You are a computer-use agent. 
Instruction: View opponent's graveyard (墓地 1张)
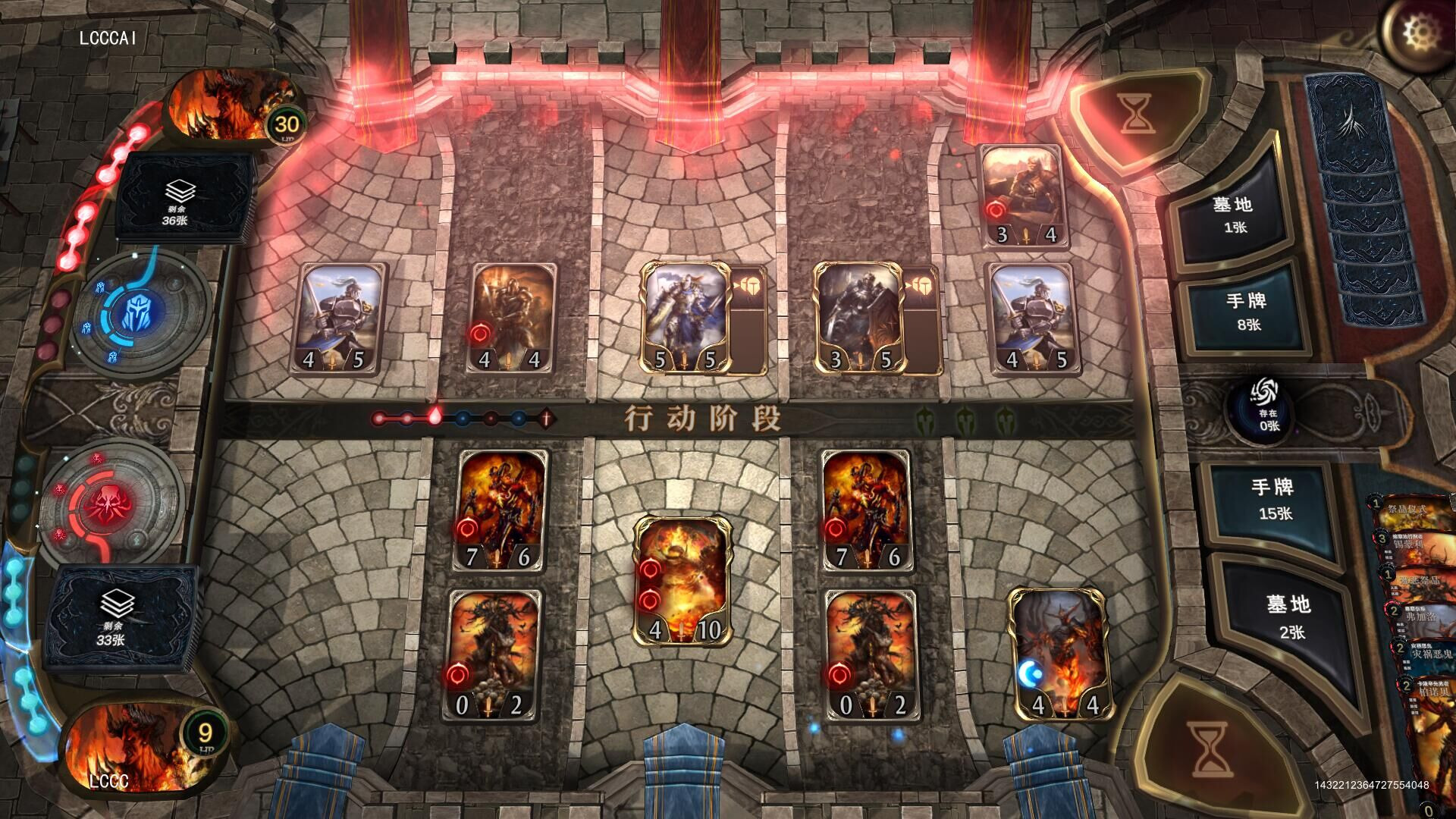click(x=1232, y=215)
